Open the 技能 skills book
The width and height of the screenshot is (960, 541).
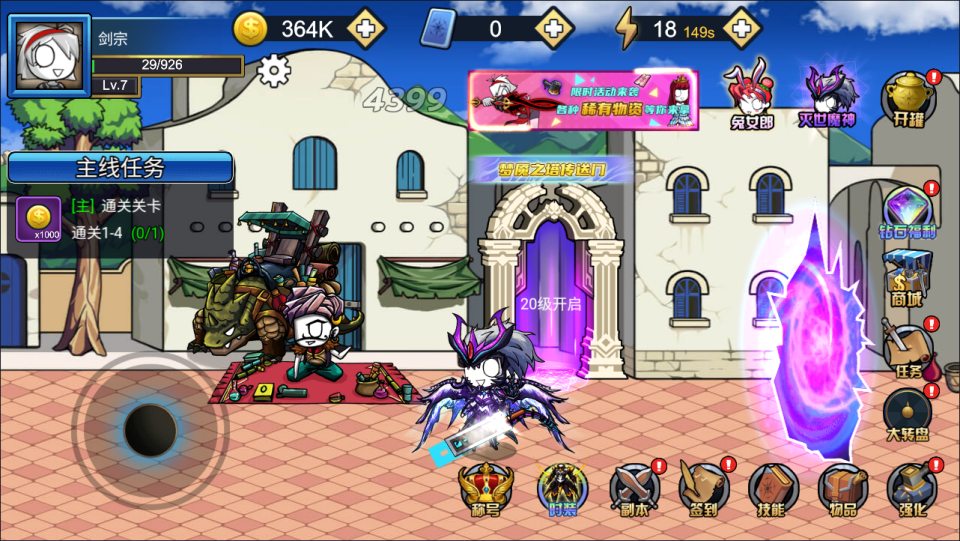pos(773,489)
